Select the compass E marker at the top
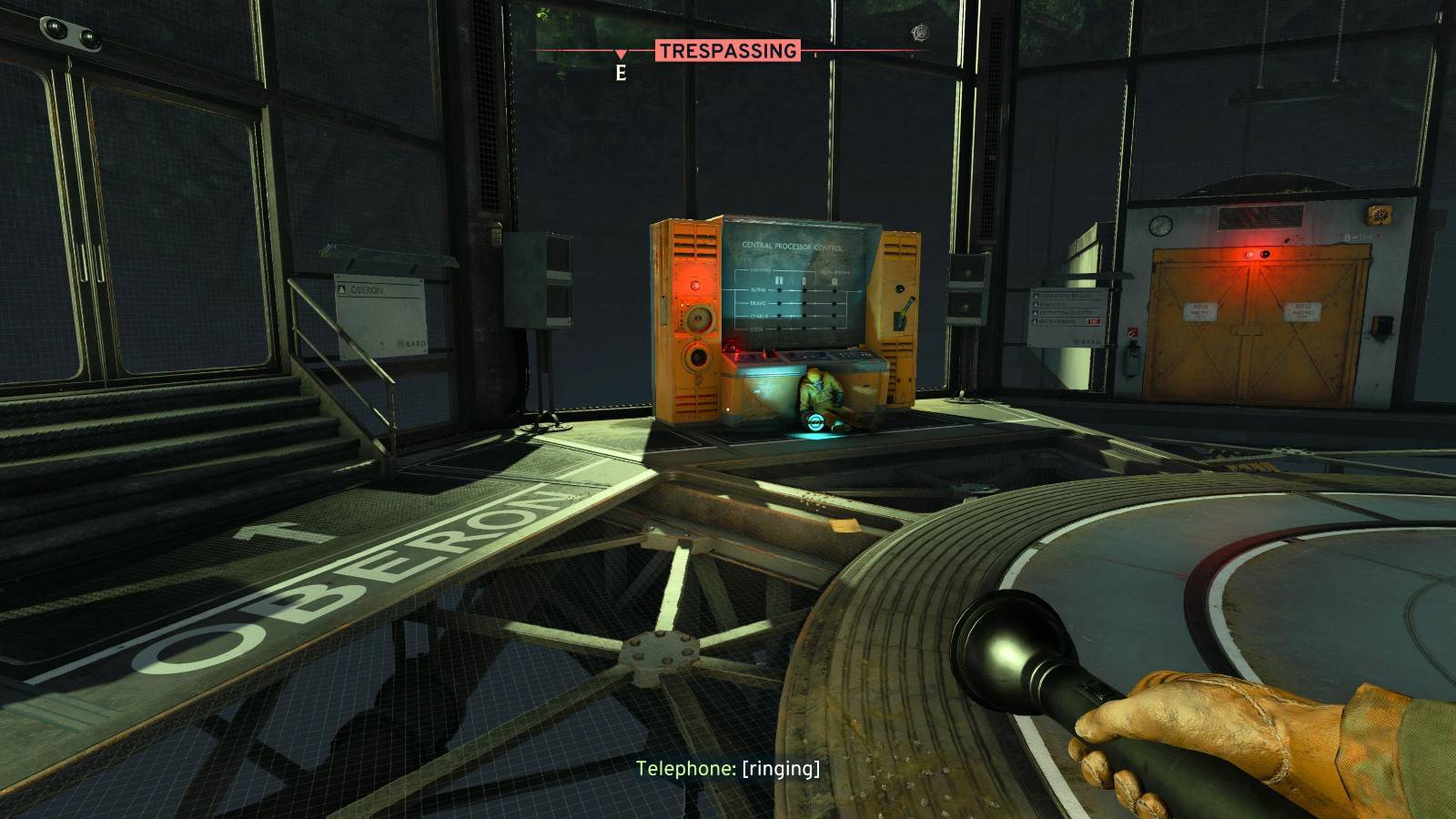This screenshot has width=1456, height=819. click(622, 69)
